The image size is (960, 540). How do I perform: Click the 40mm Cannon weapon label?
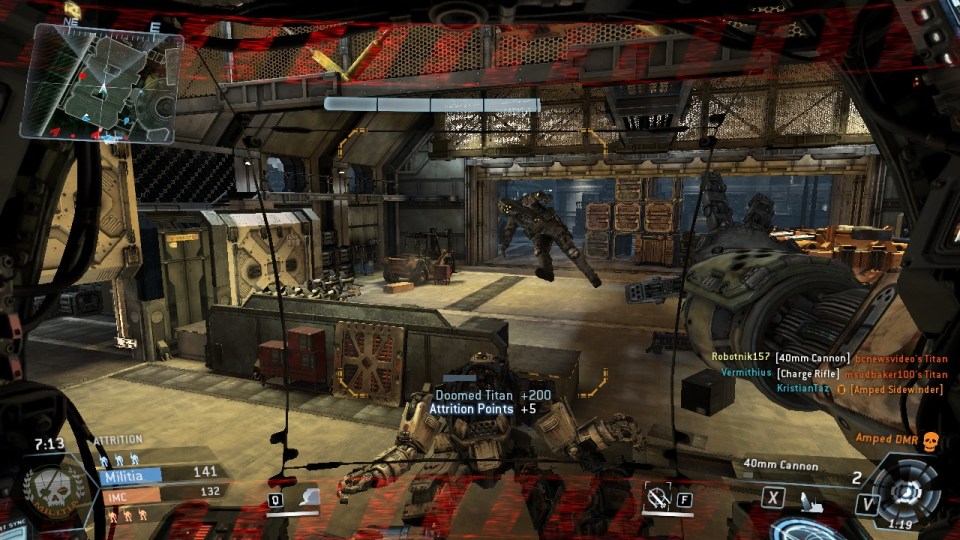tap(781, 465)
